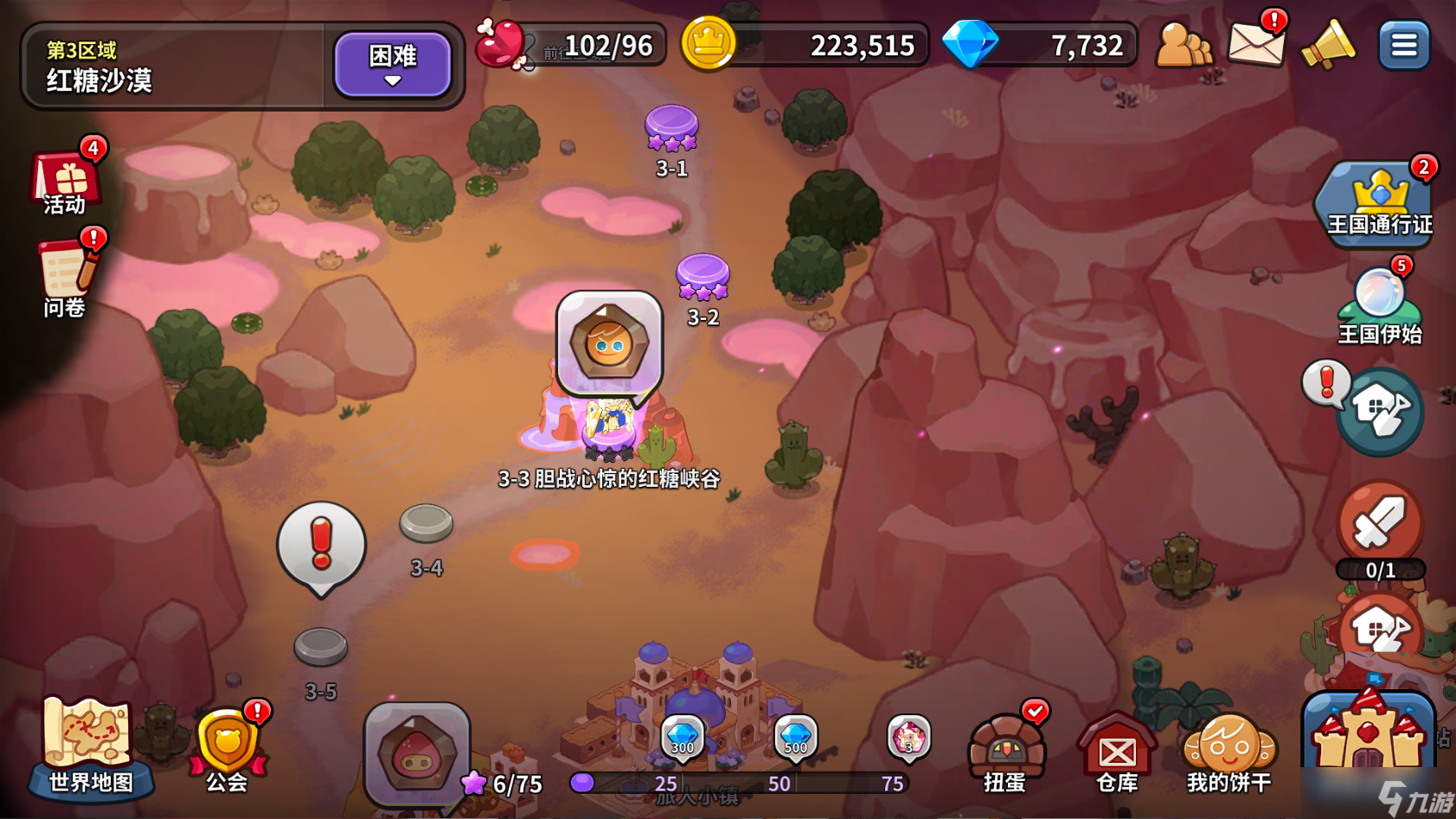The image size is (1456, 819).
Task: Open 我的饼干 cookie roster
Action: click(1228, 751)
